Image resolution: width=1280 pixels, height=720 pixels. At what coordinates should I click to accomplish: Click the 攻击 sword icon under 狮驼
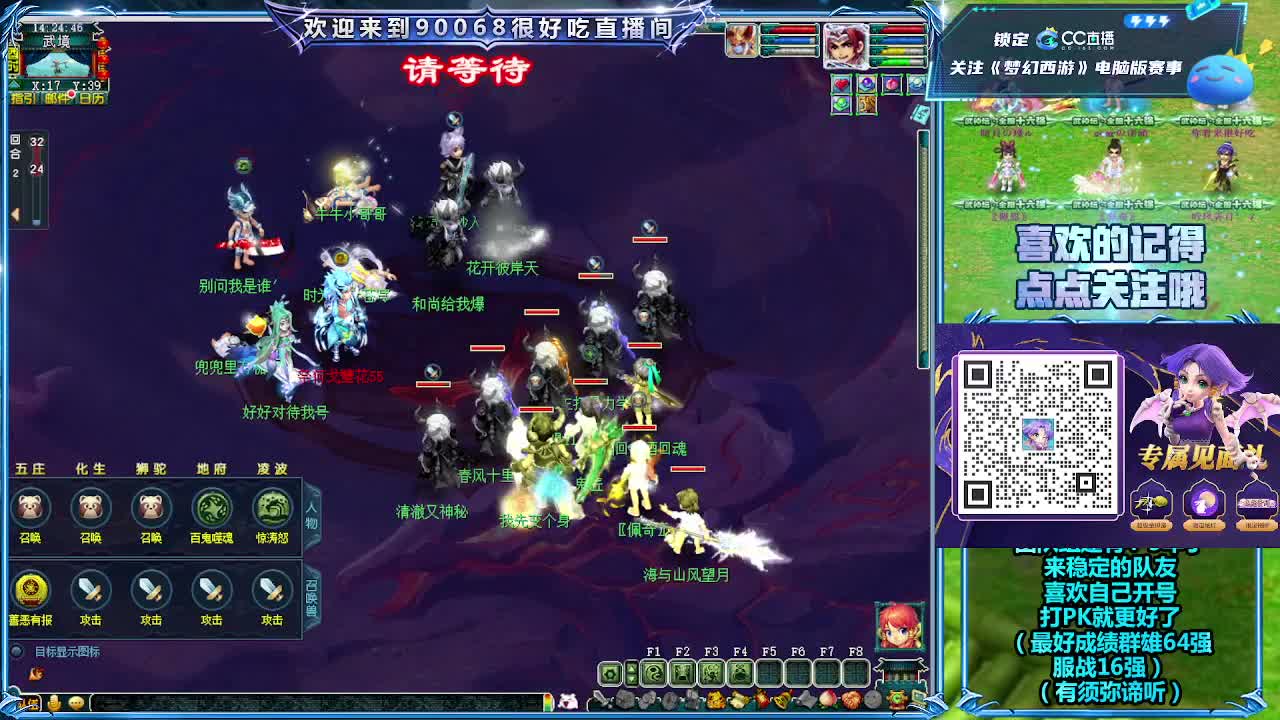149,590
